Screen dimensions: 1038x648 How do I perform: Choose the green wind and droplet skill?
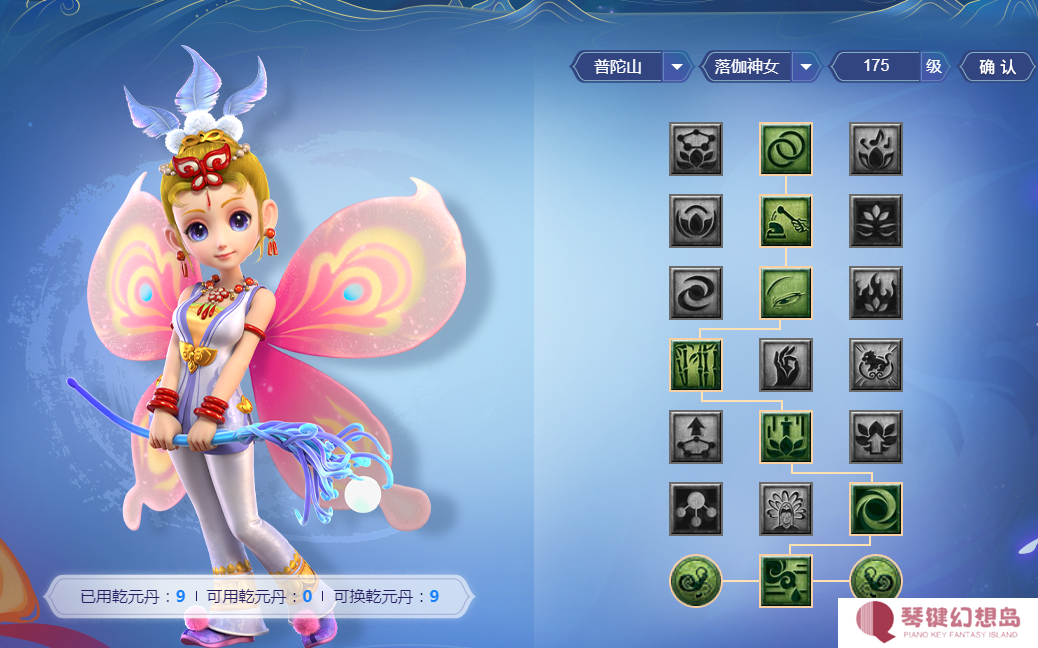click(786, 581)
